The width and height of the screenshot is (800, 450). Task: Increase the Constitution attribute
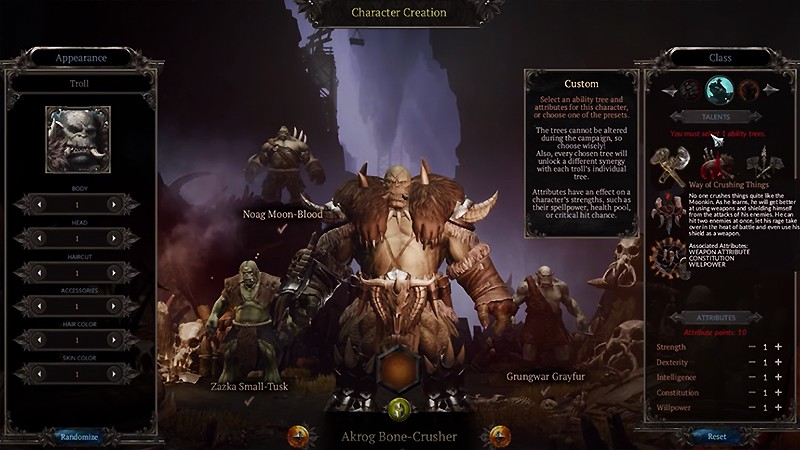click(778, 393)
